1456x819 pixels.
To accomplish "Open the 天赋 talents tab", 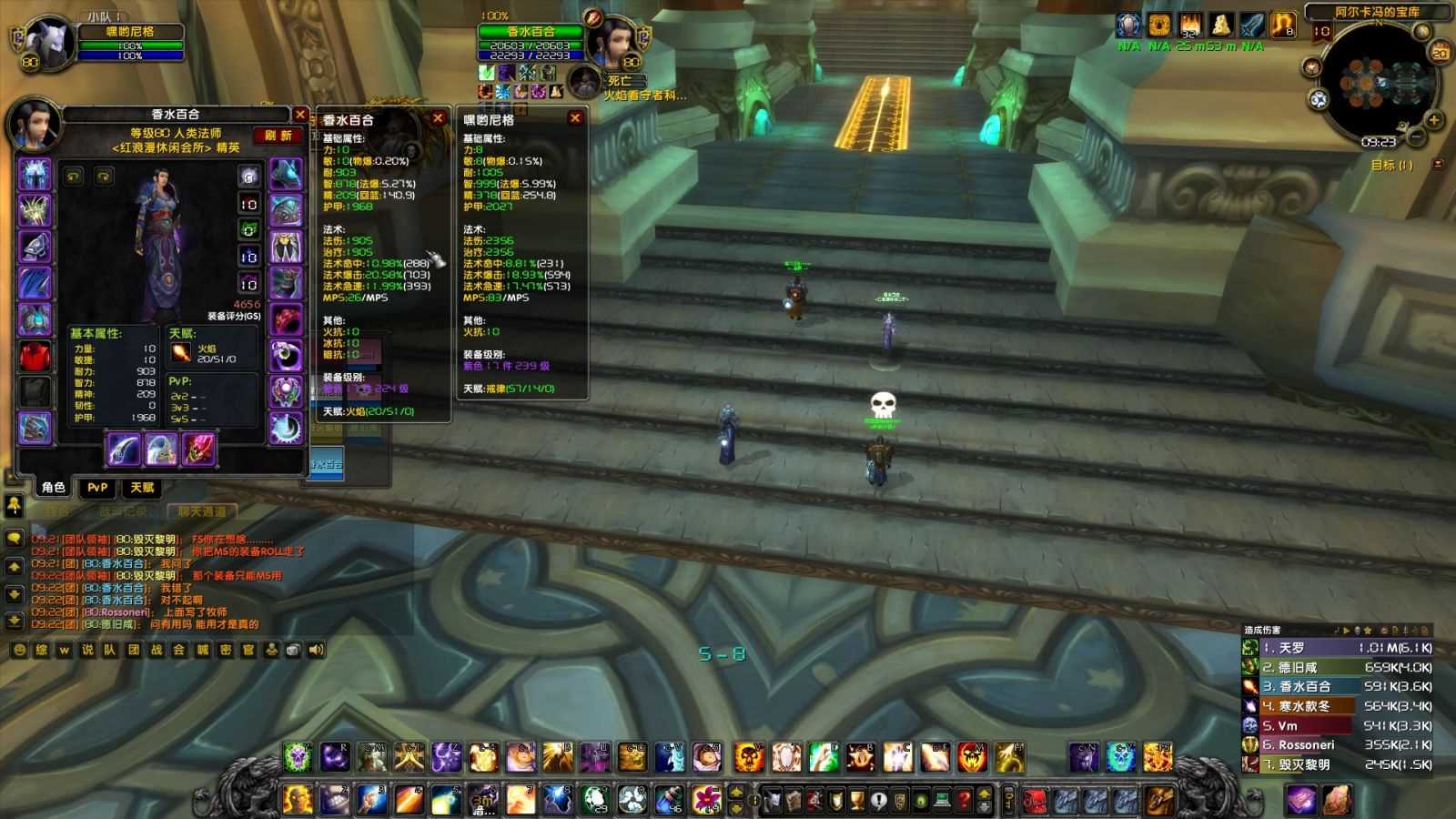I will (x=142, y=488).
